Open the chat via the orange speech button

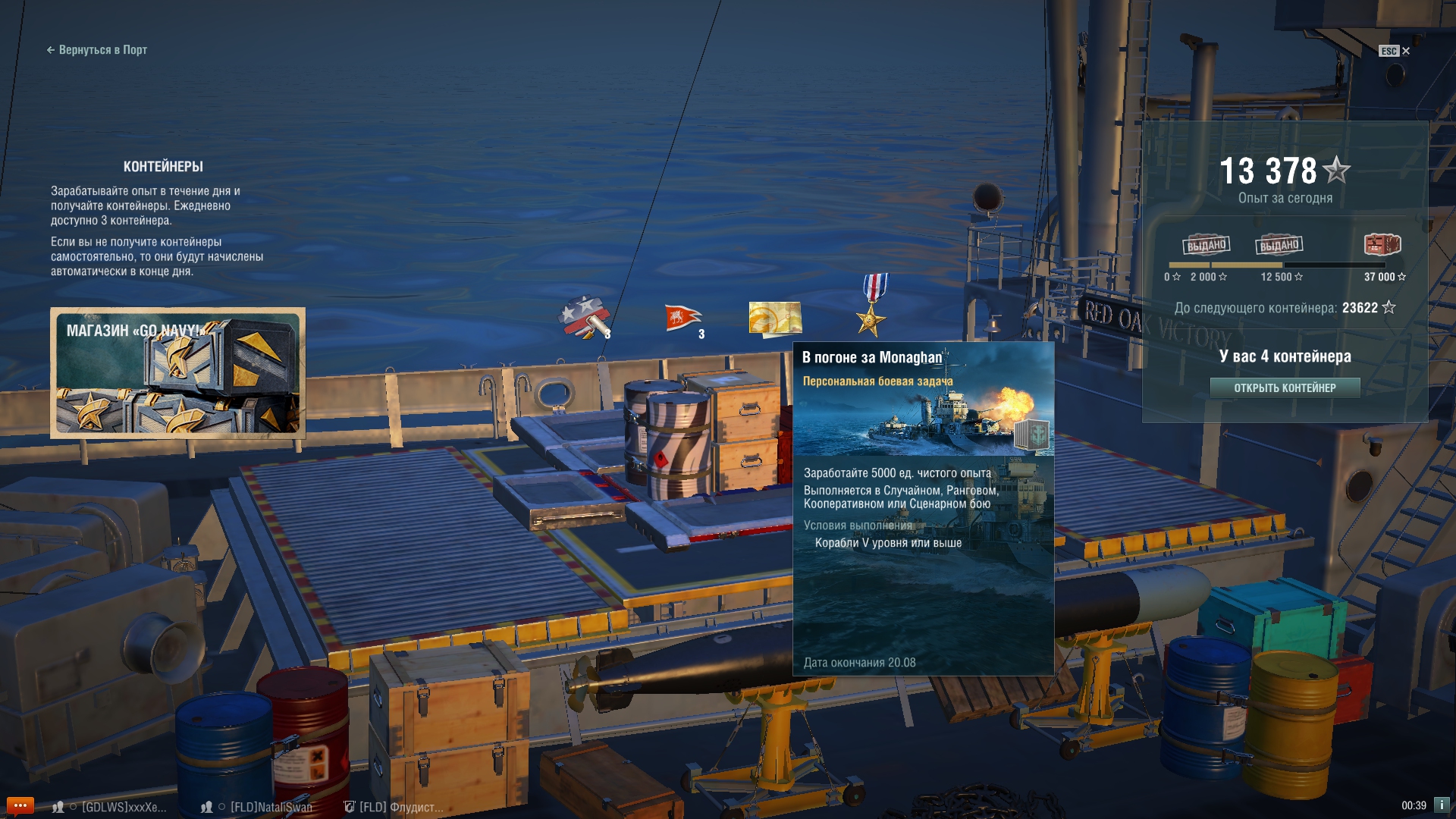coord(20,805)
